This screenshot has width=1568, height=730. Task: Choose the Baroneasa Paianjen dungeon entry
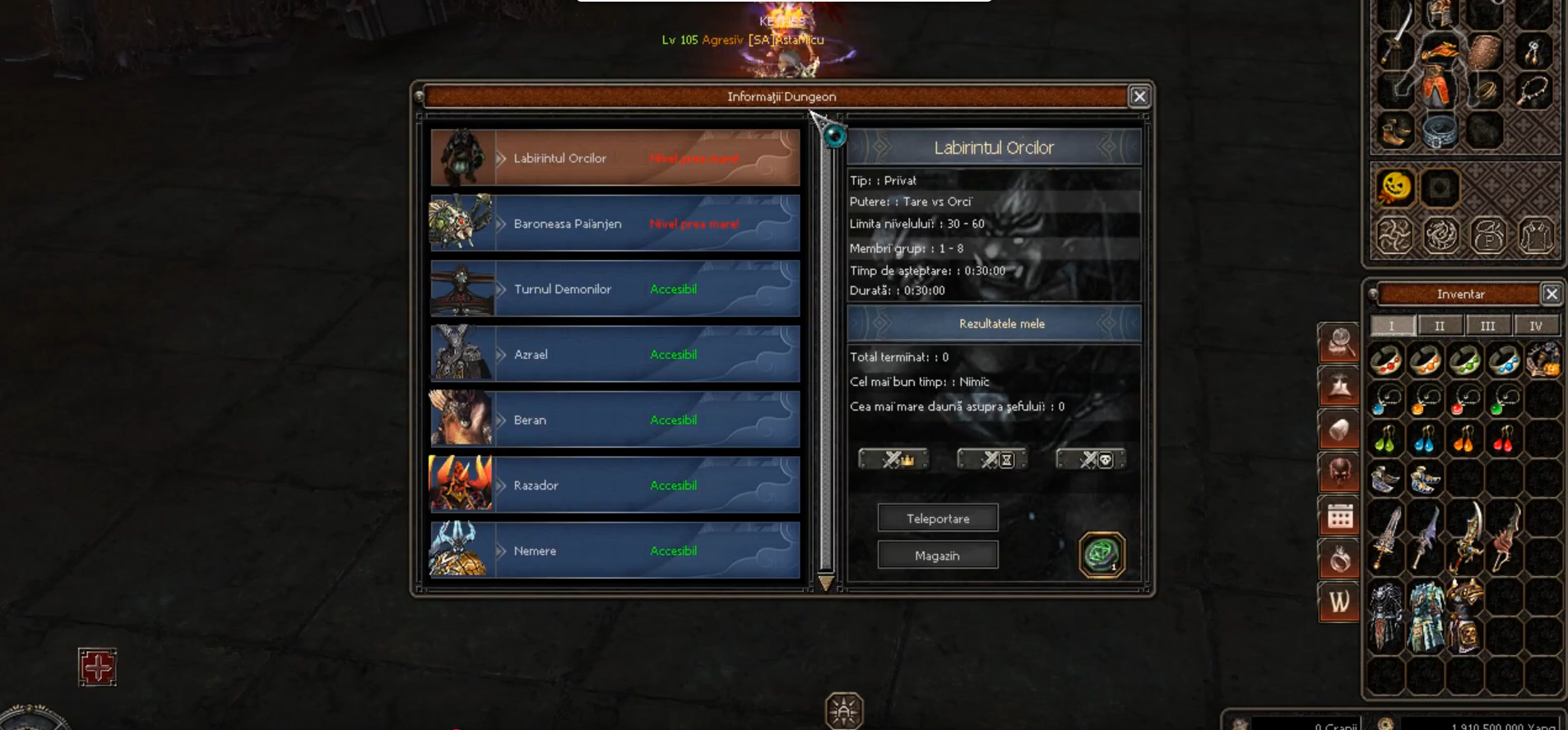click(x=615, y=223)
